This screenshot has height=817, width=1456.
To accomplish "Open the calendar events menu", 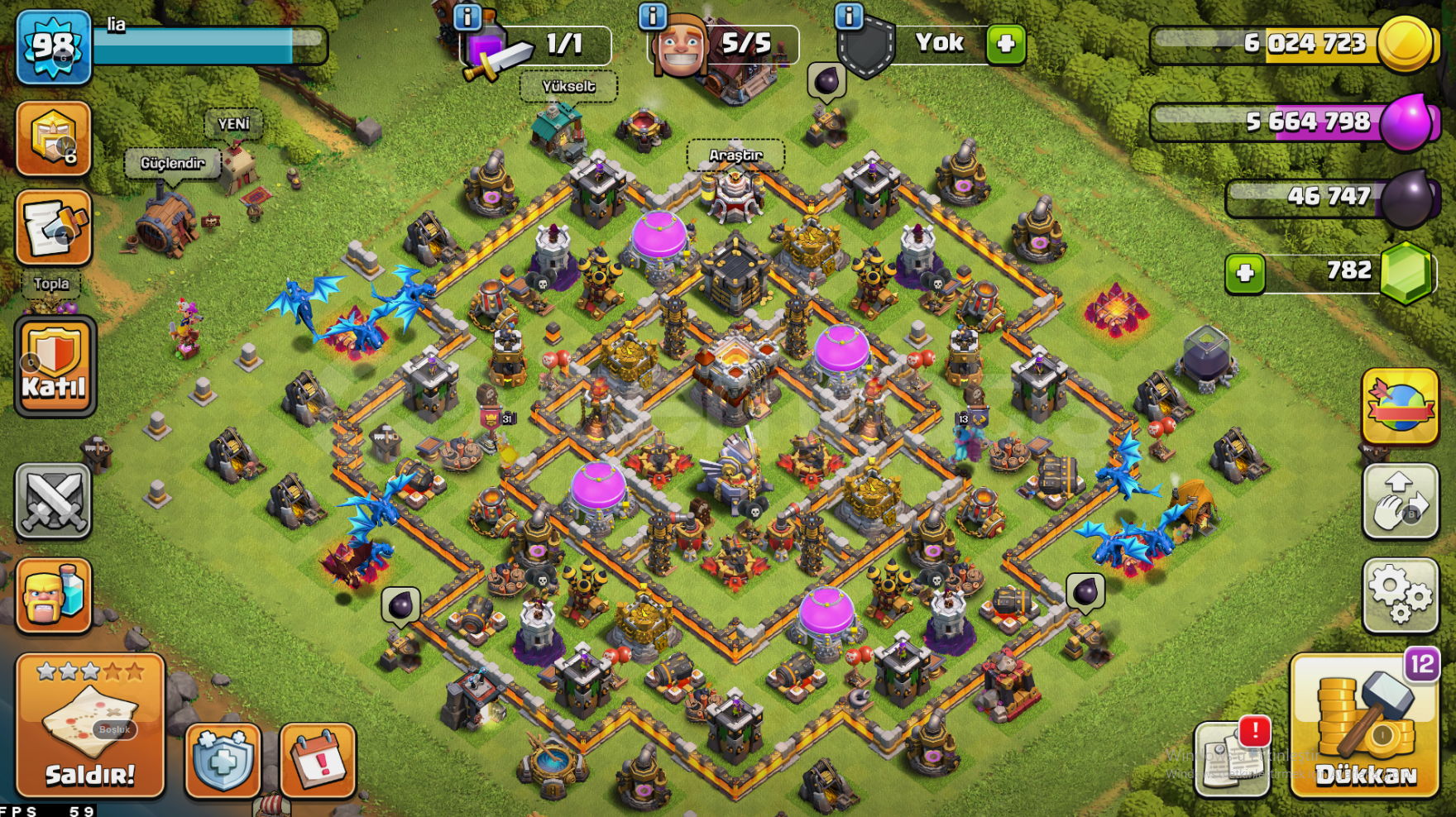I will pos(317,761).
